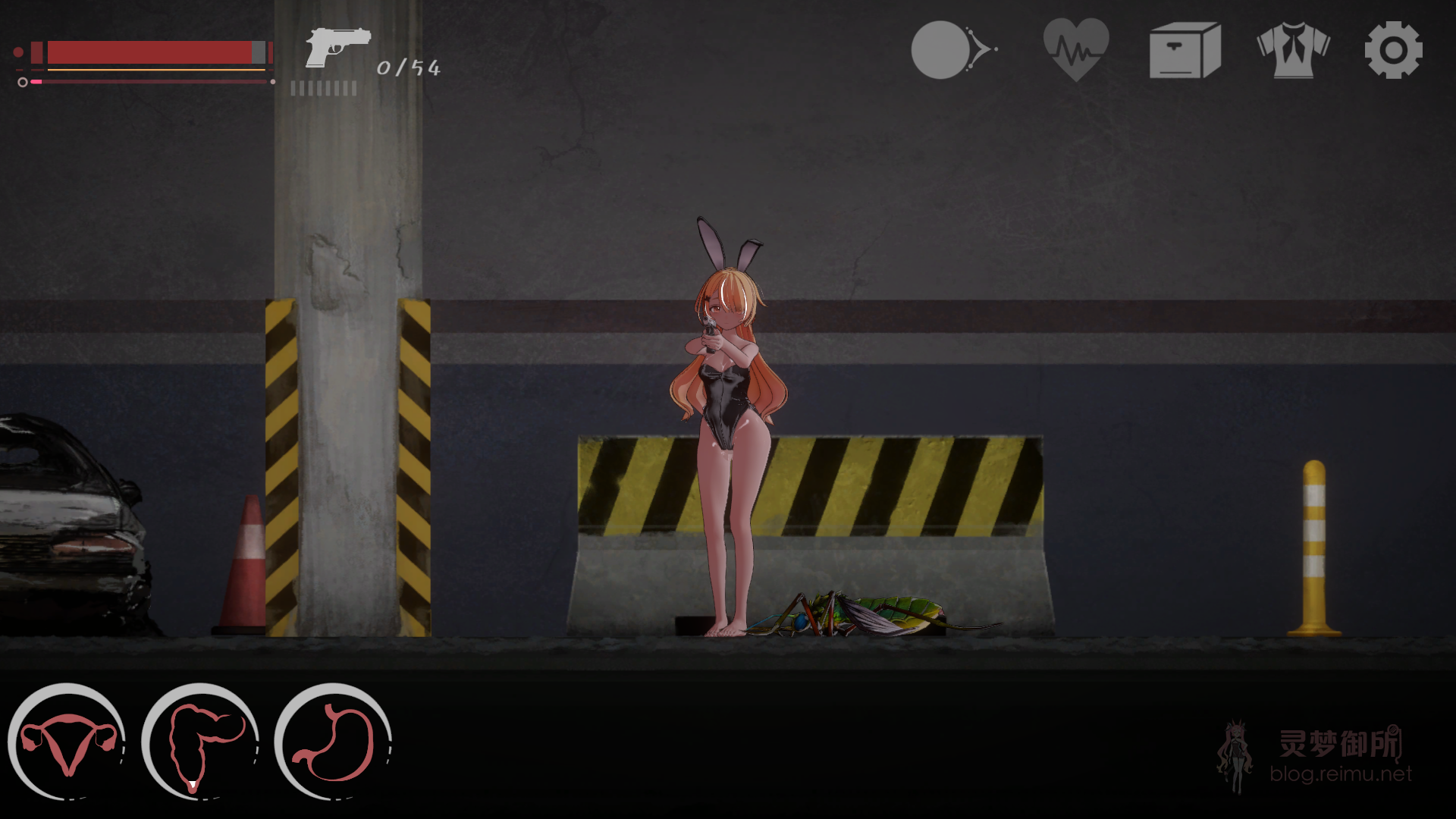Open the settings gear menu
The image size is (1456, 819).
pos(1393,50)
